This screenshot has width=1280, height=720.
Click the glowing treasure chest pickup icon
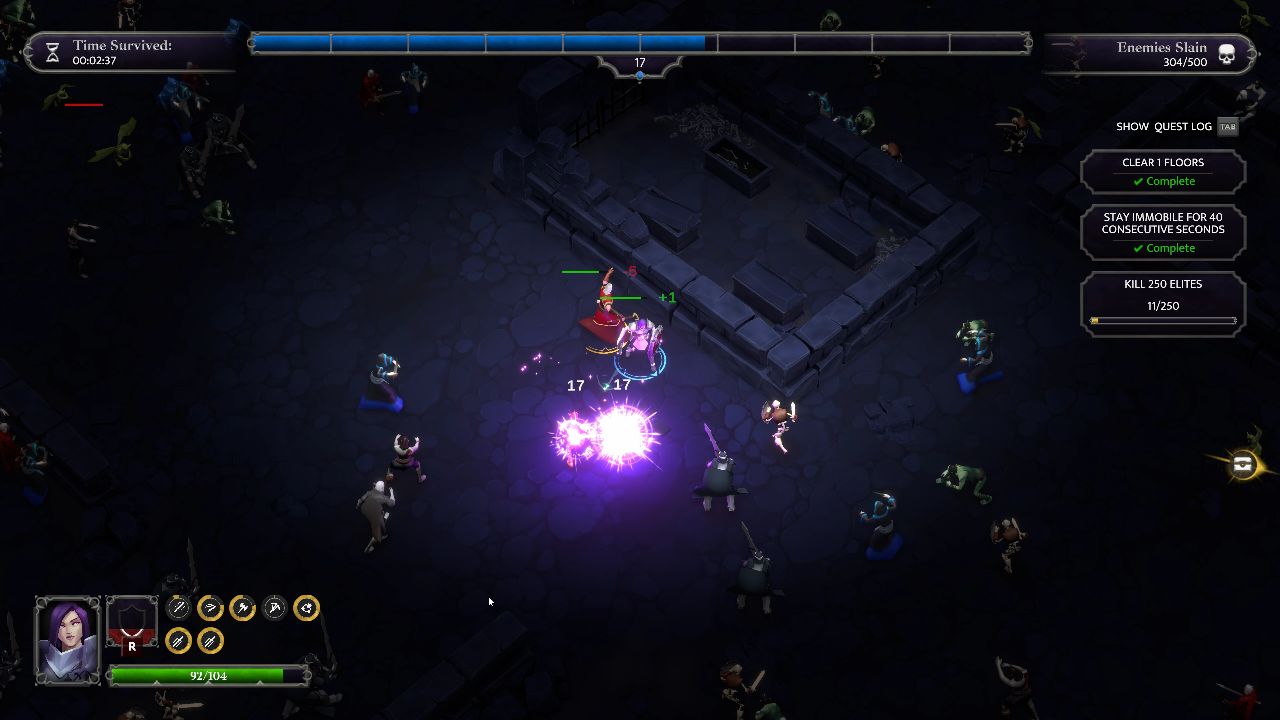coord(1242,464)
